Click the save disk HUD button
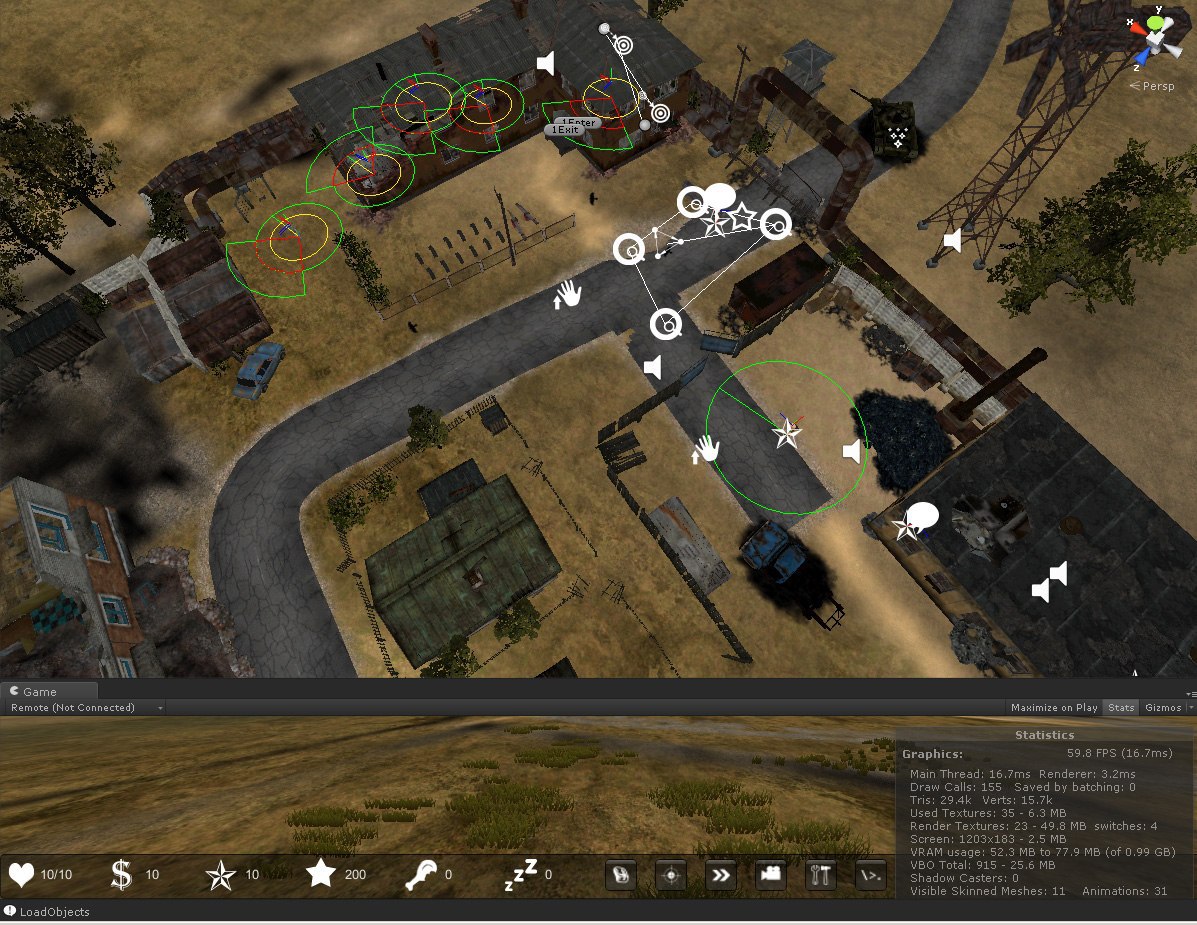Image resolution: width=1197 pixels, height=925 pixels. (x=620, y=875)
